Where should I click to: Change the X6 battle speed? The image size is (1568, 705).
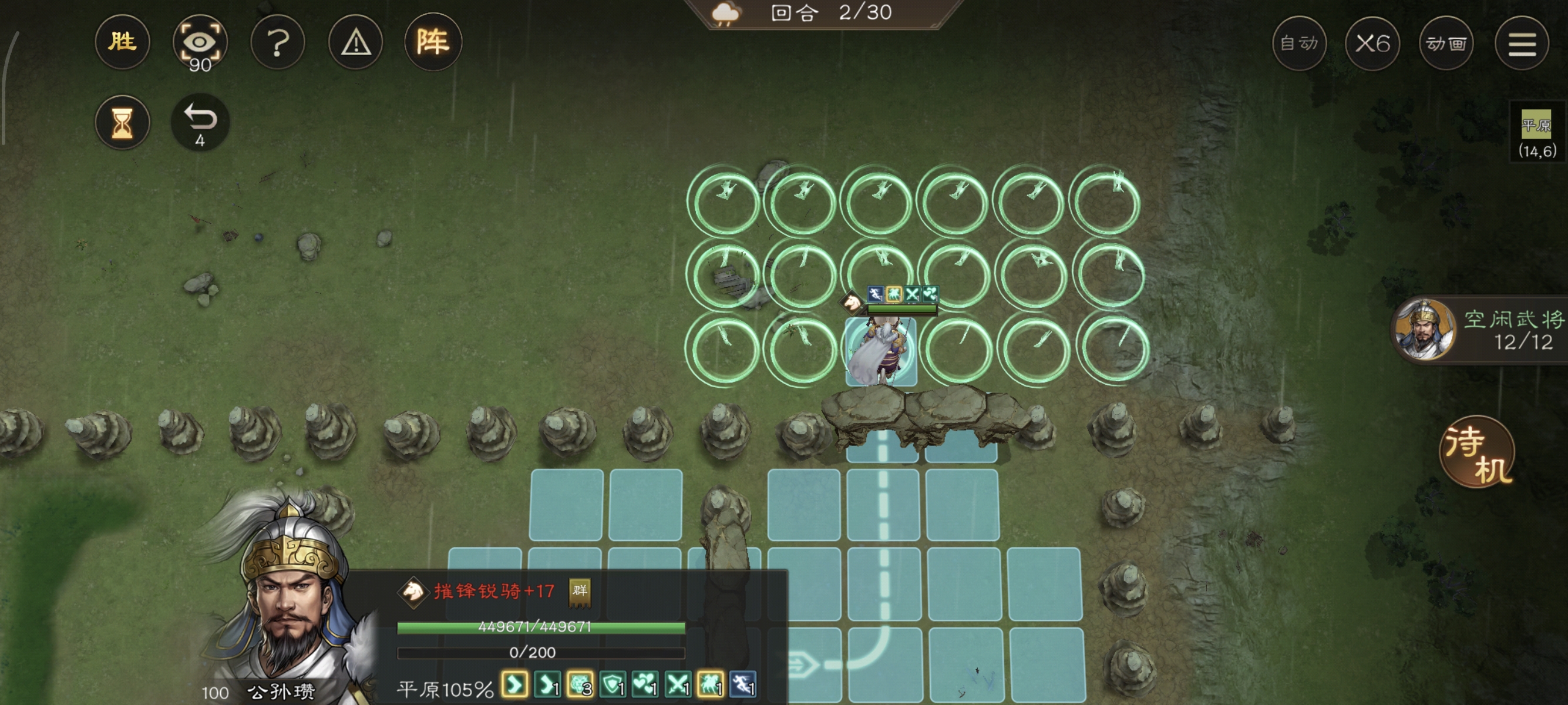1372,43
